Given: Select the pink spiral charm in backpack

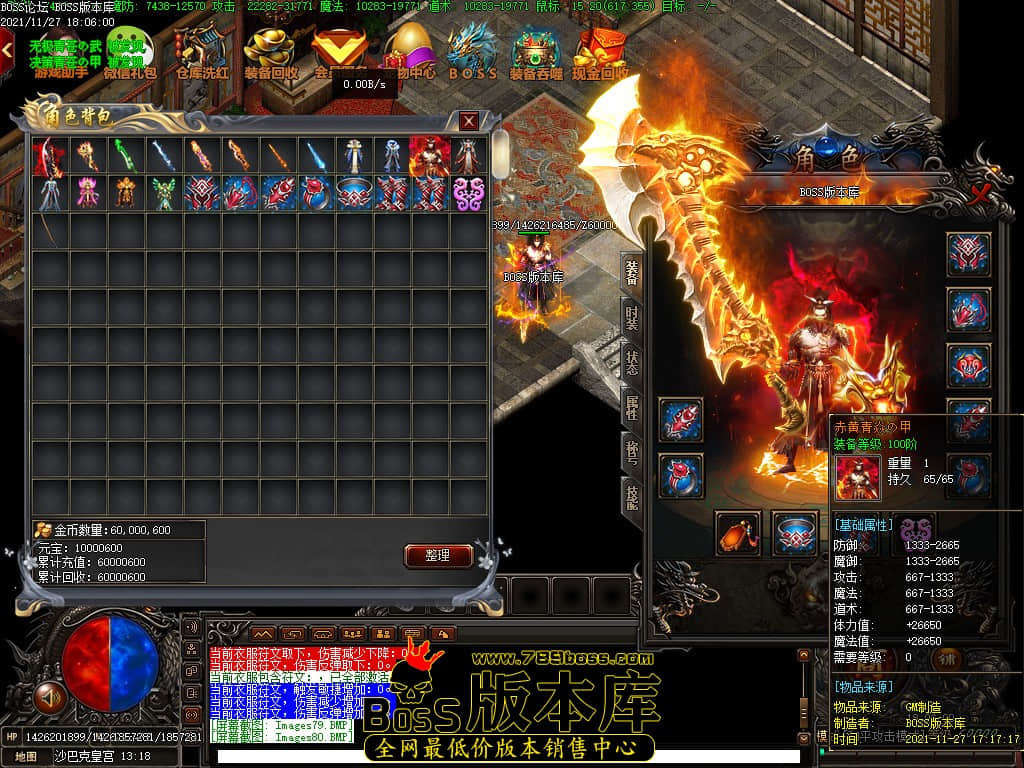Looking at the screenshot, I should tap(466, 193).
